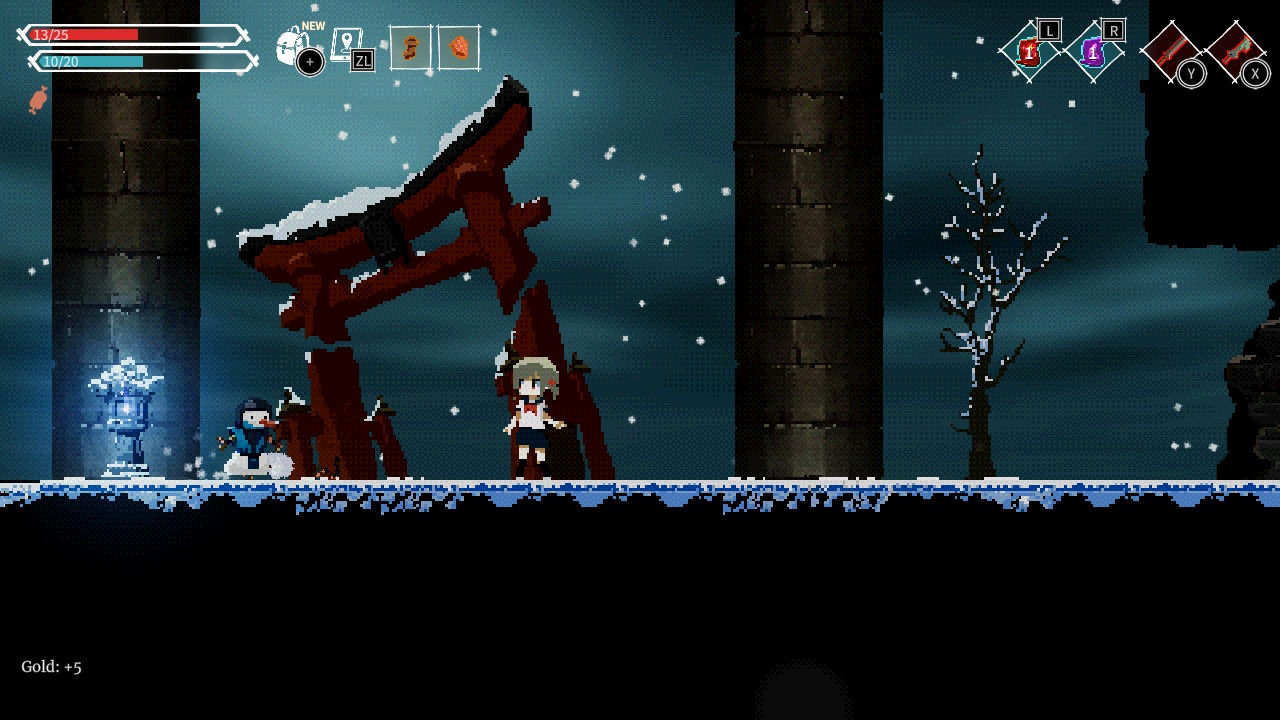Select the straight red sword weapon slot
This screenshot has height=720, width=1280.
pos(1170,51)
